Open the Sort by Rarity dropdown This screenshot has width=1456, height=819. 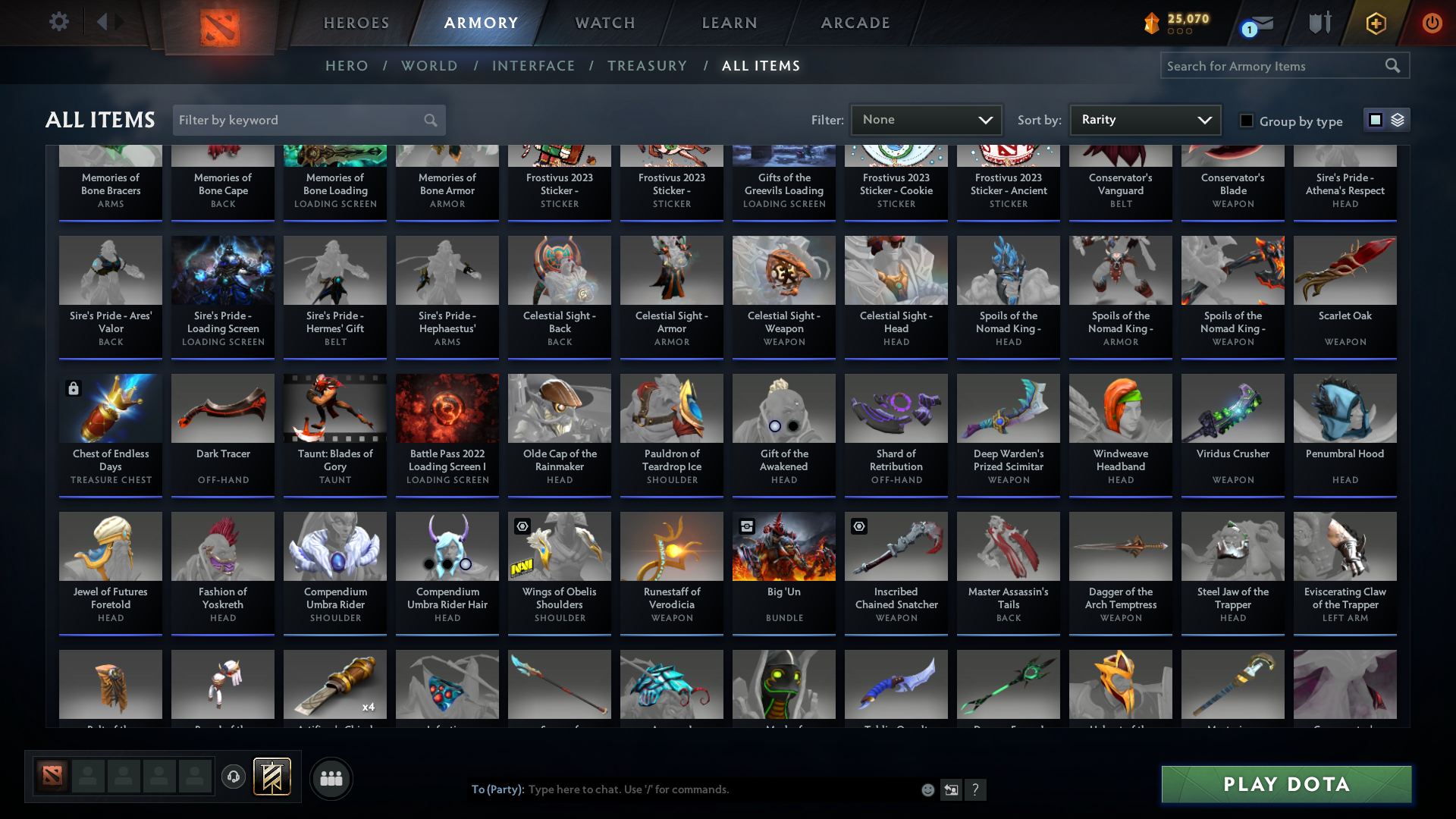pos(1144,120)
